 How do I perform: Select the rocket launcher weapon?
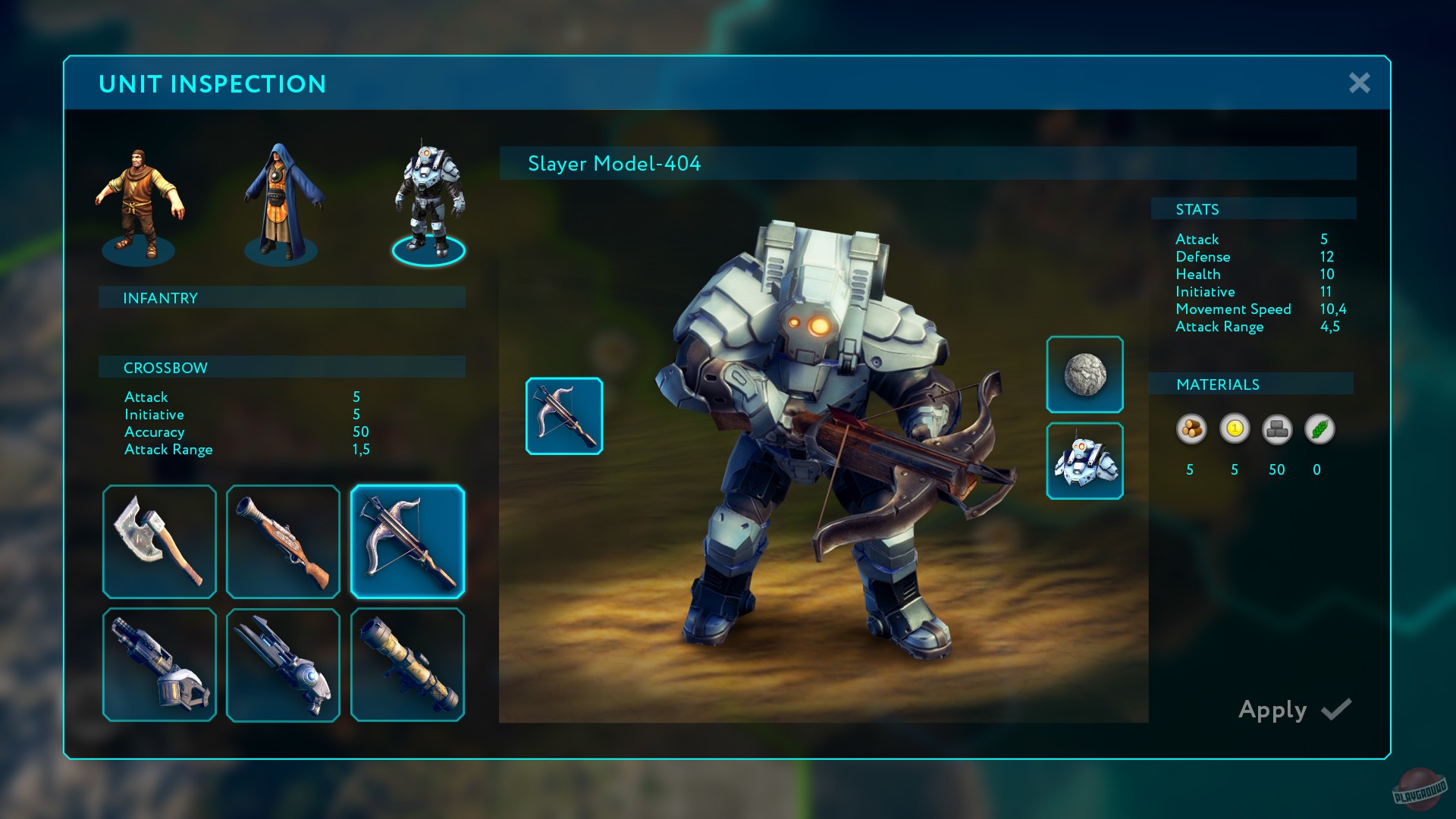[x=407, y=665]
